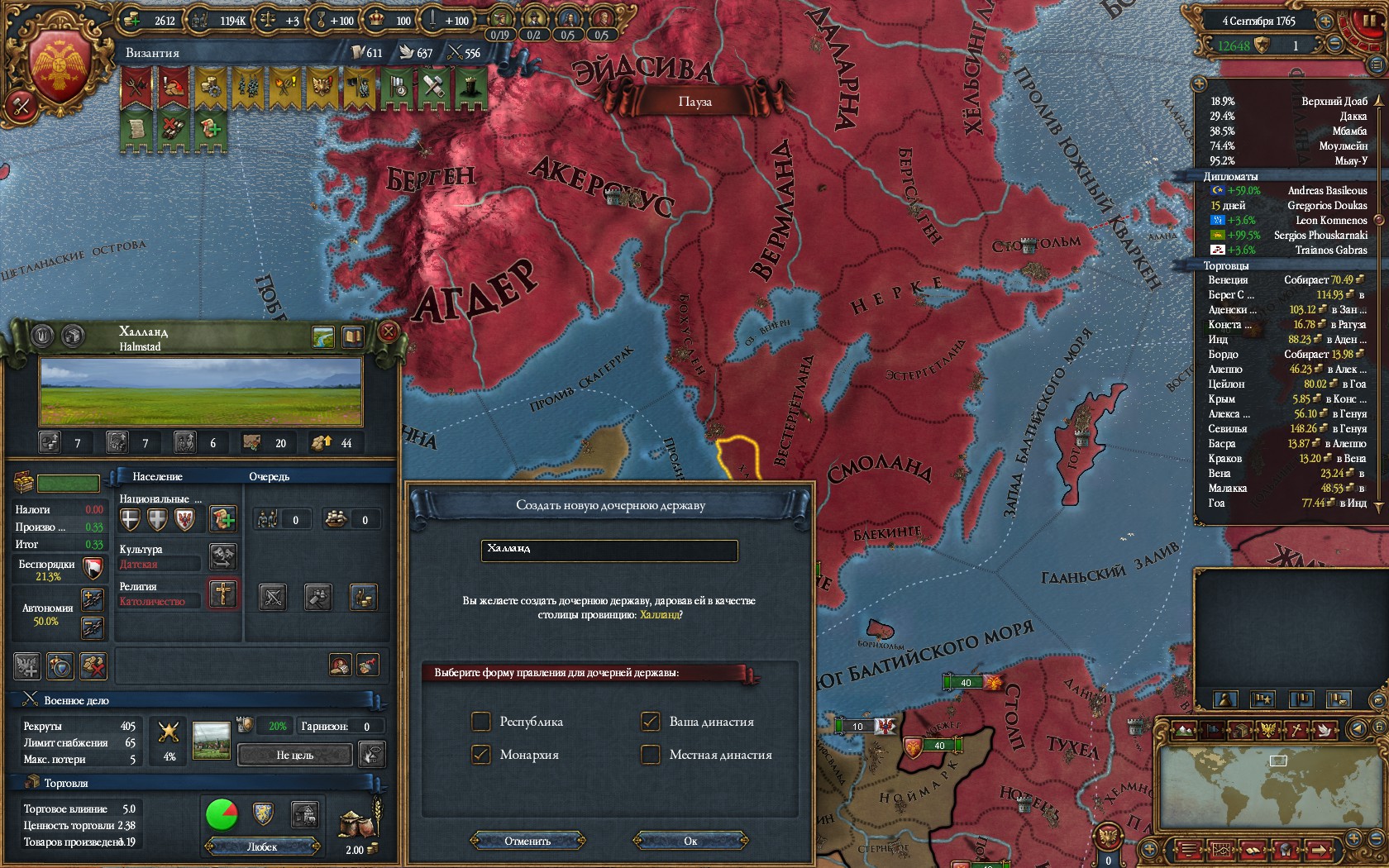Switch to the Очередь tab

[269, 477]
